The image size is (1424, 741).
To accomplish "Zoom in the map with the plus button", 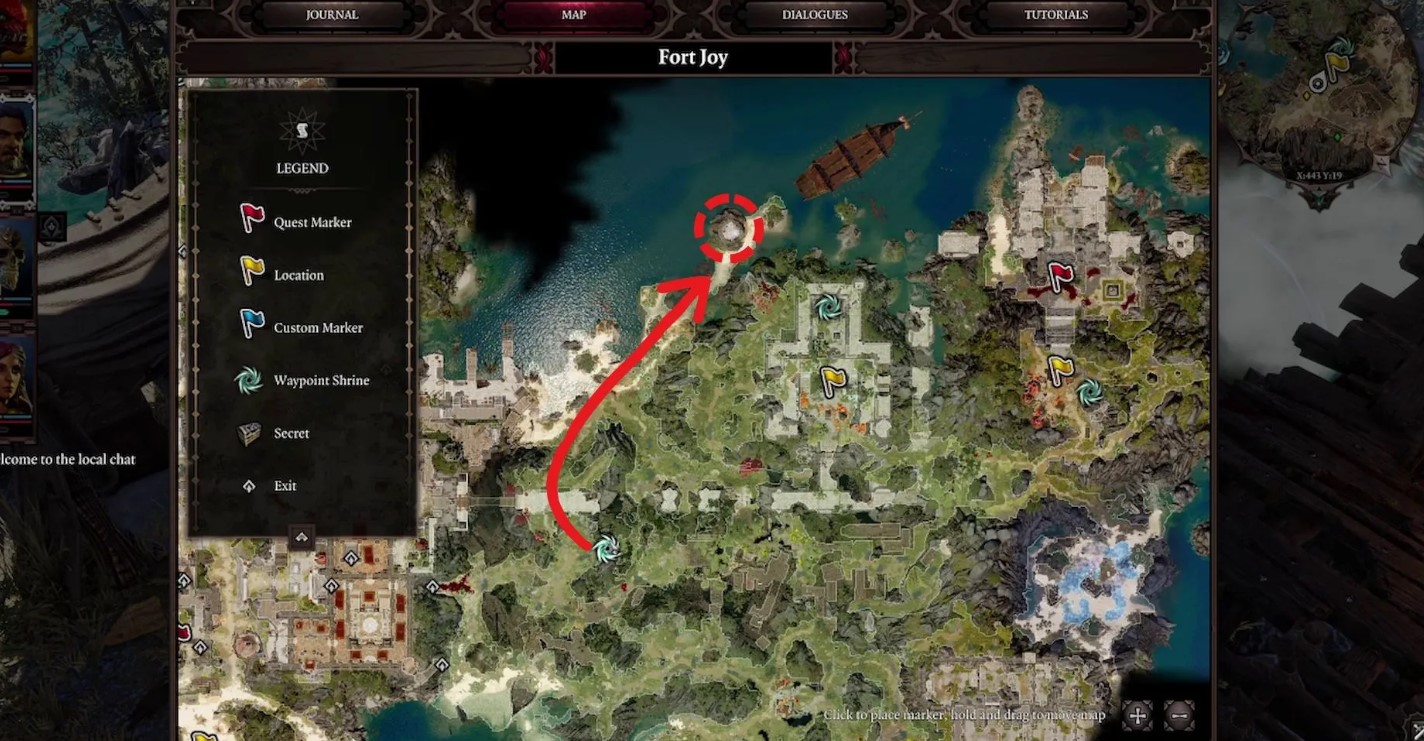I will (1137, 715).
